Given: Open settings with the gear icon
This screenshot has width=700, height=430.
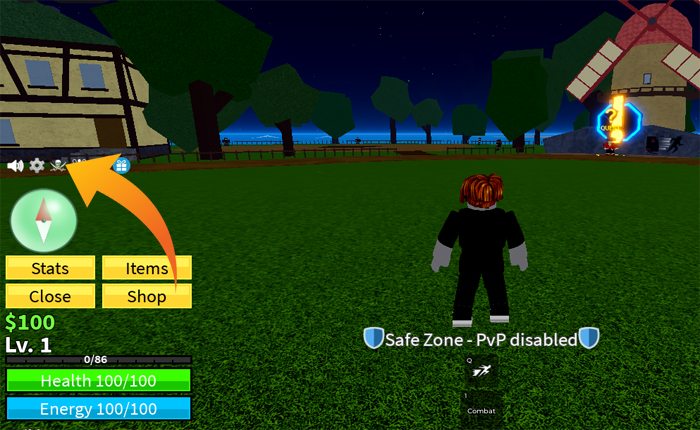Looking at the screenshot, I should 37,165.
